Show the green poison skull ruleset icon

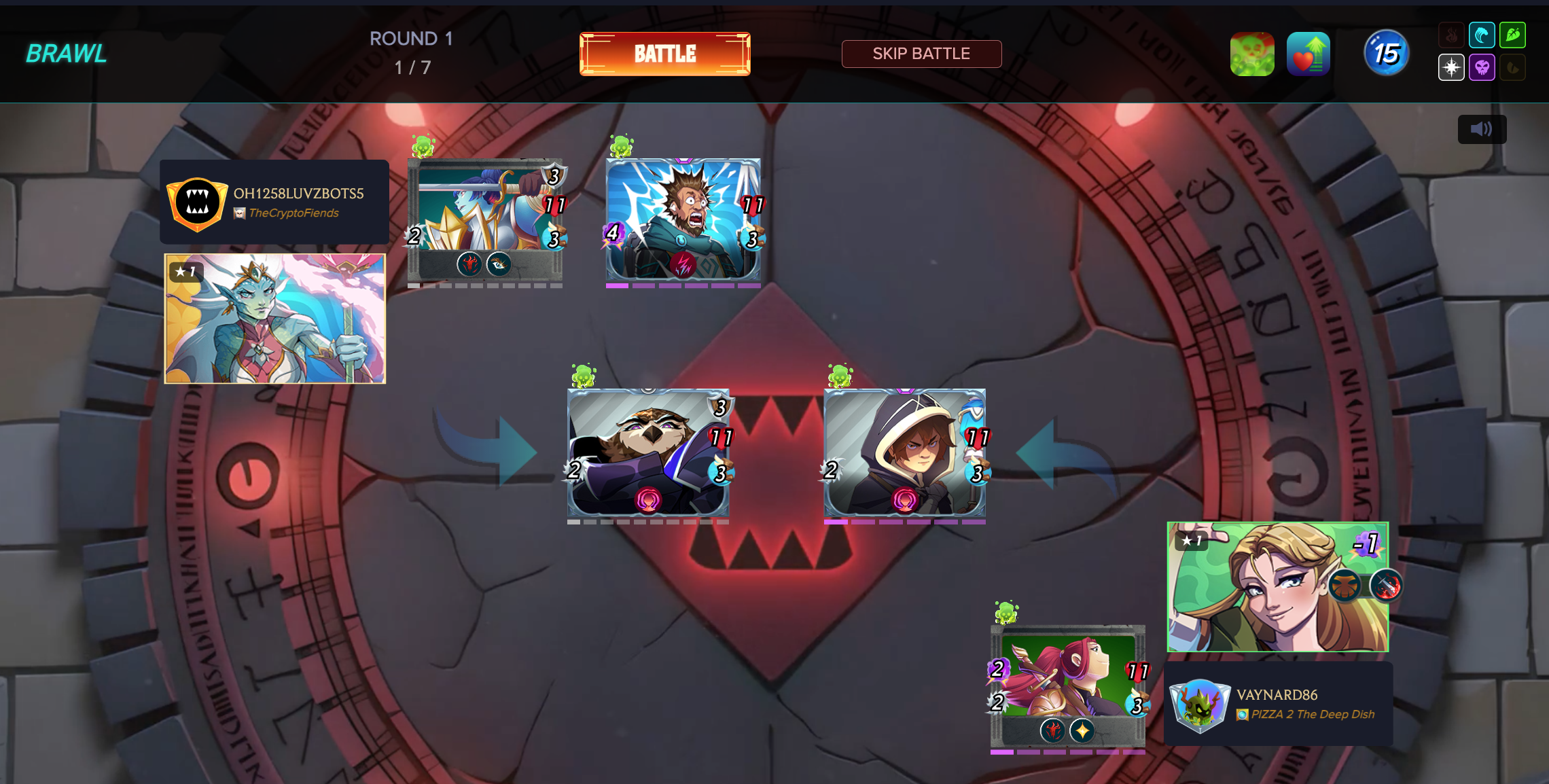1251,54
